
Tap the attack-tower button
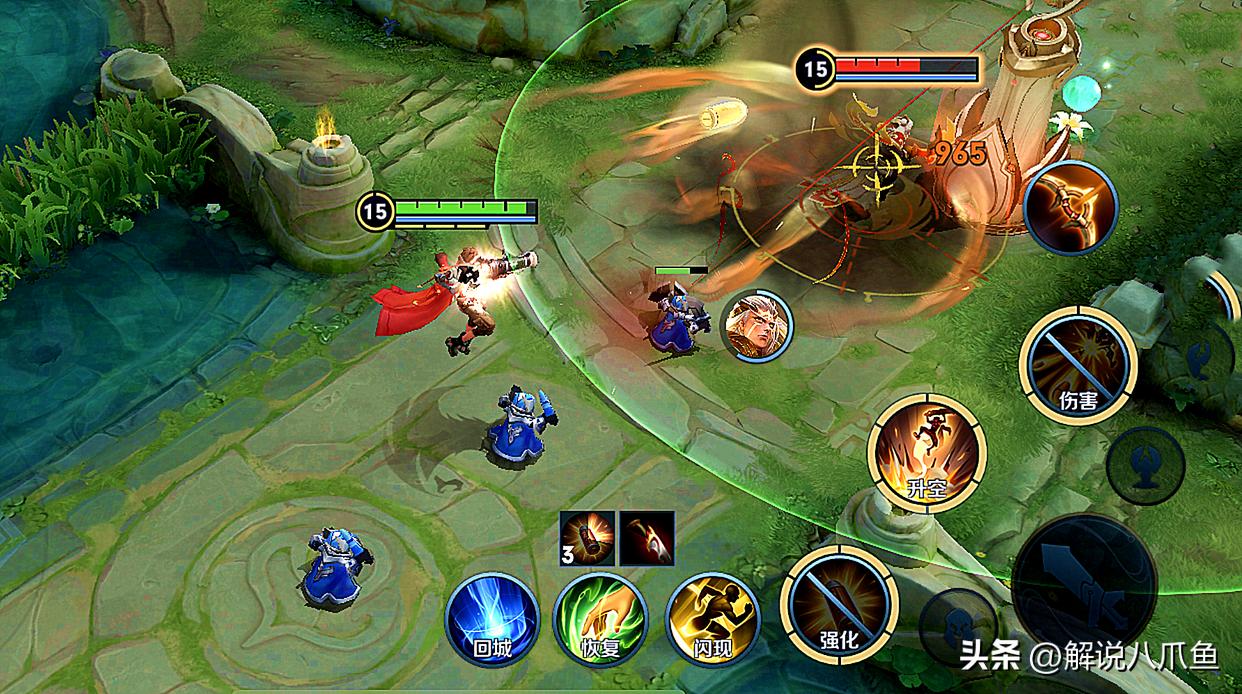(x=1146, y=465)
